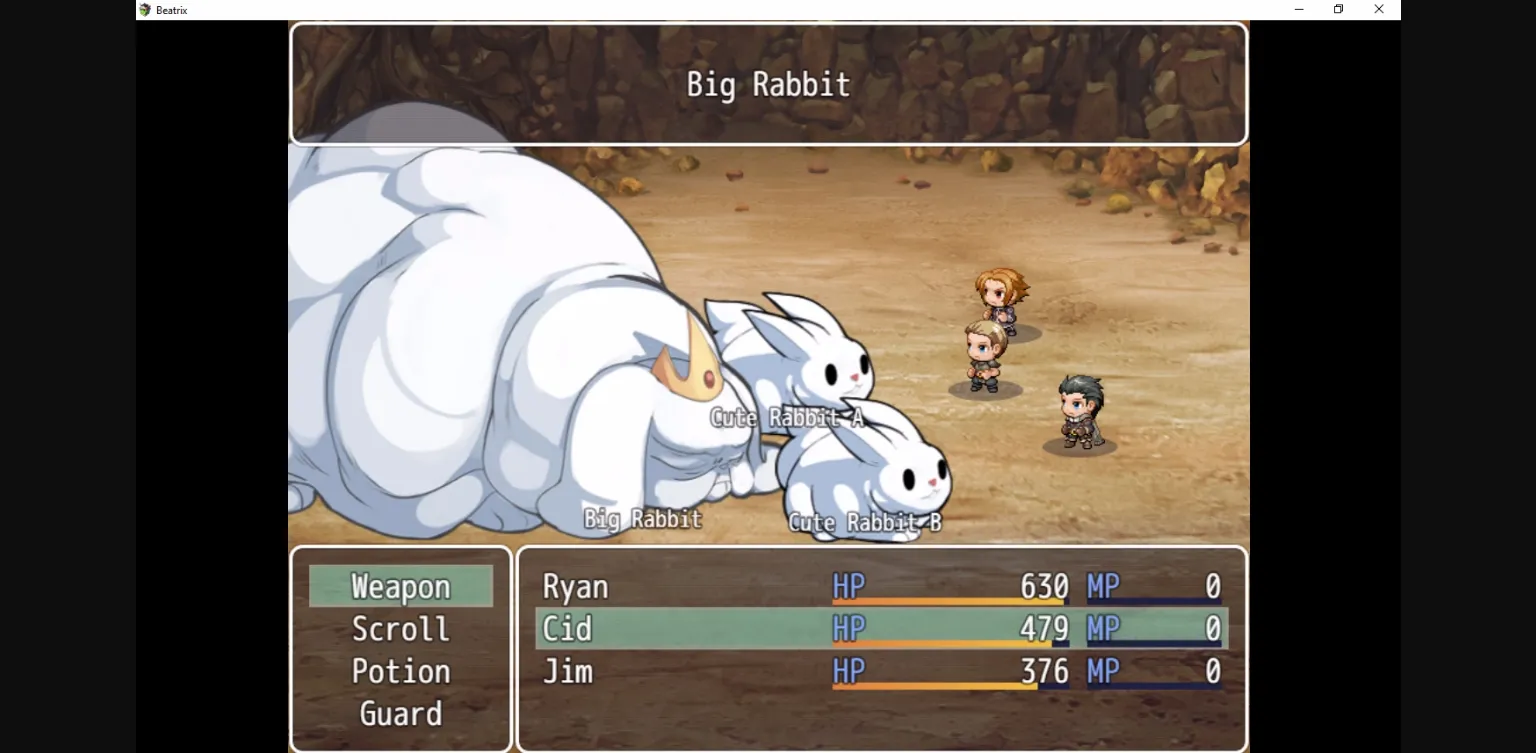This screenshot has height=753, width=1536.
Task: Select Jim in the party status list
Action: [567, 671]
